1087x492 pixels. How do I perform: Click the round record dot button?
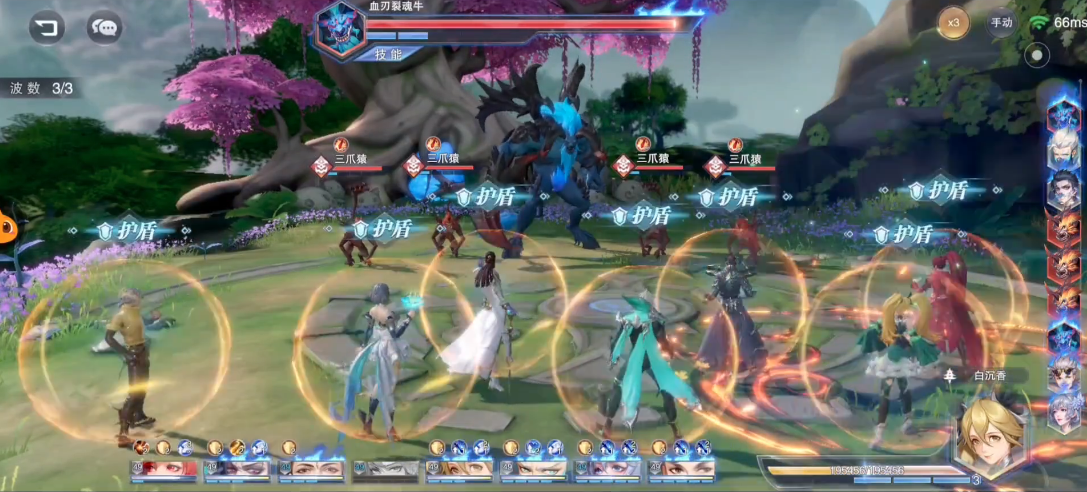coord(1037,55)
